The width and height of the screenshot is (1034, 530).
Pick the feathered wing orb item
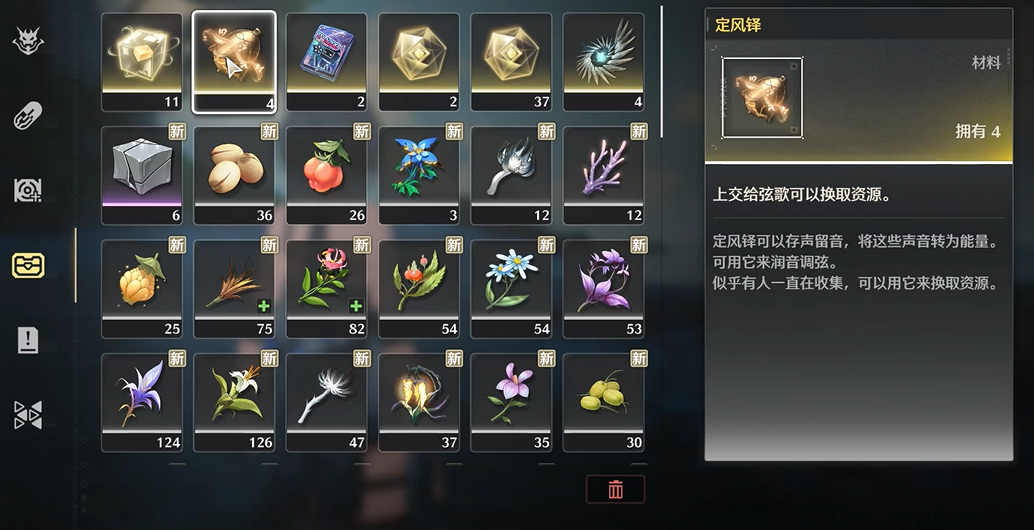tap(603, 54)
